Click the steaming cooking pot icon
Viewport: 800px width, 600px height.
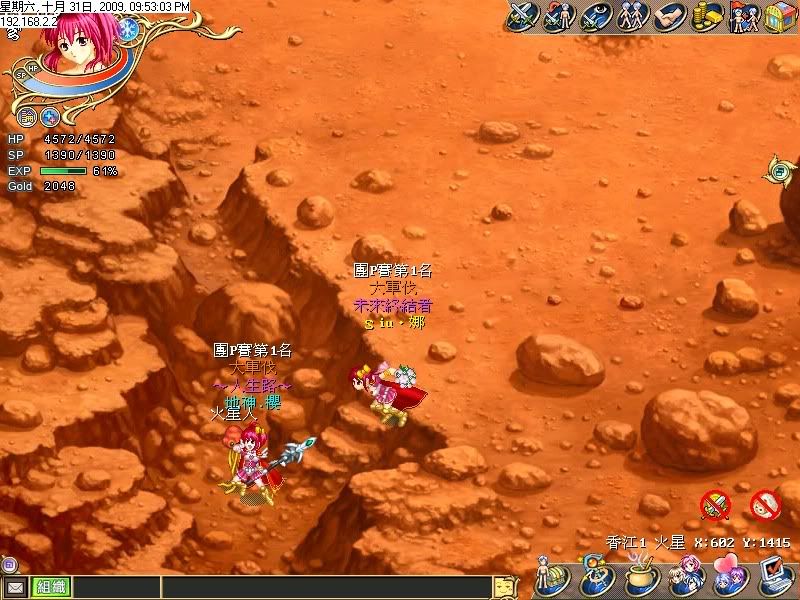point(640,580)
